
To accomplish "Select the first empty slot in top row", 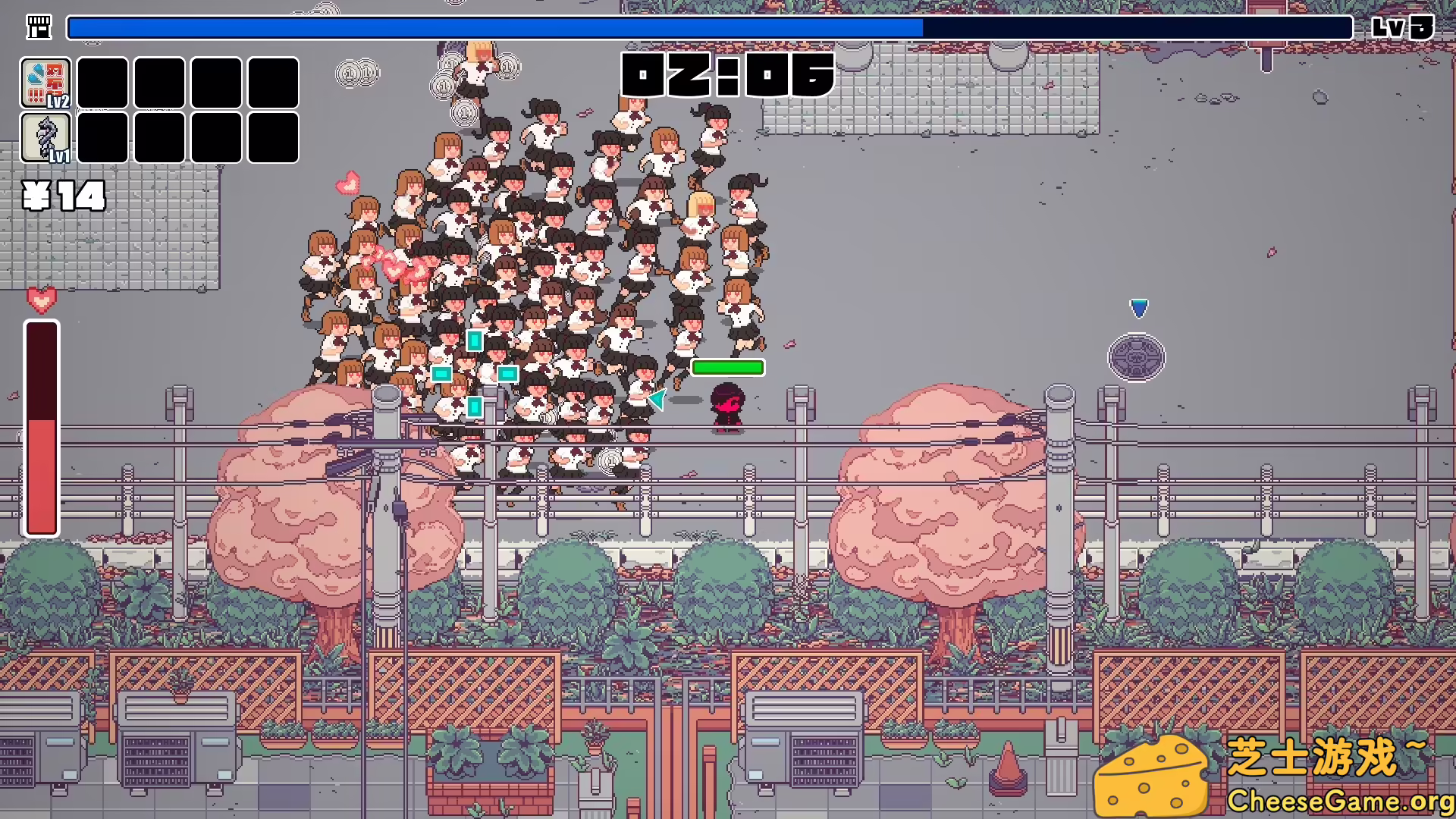I will click(x=102, y=83).
